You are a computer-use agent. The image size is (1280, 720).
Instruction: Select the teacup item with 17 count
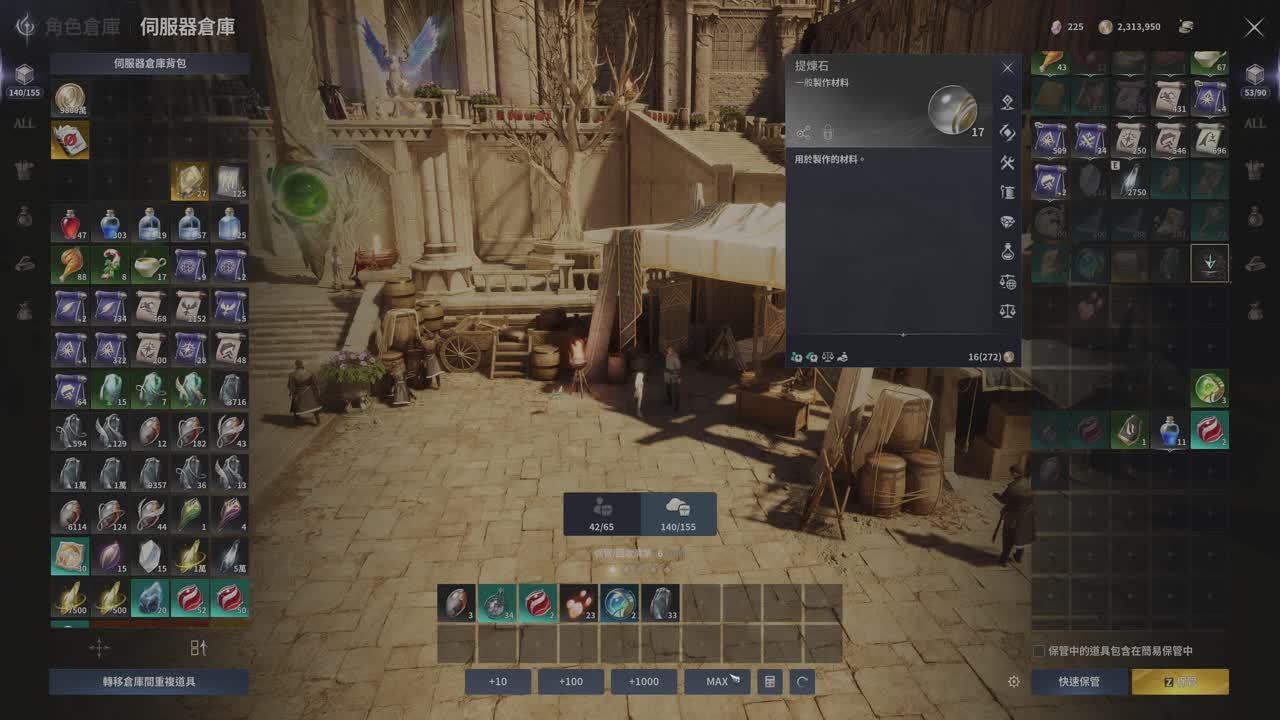click(x=150, y=265)
